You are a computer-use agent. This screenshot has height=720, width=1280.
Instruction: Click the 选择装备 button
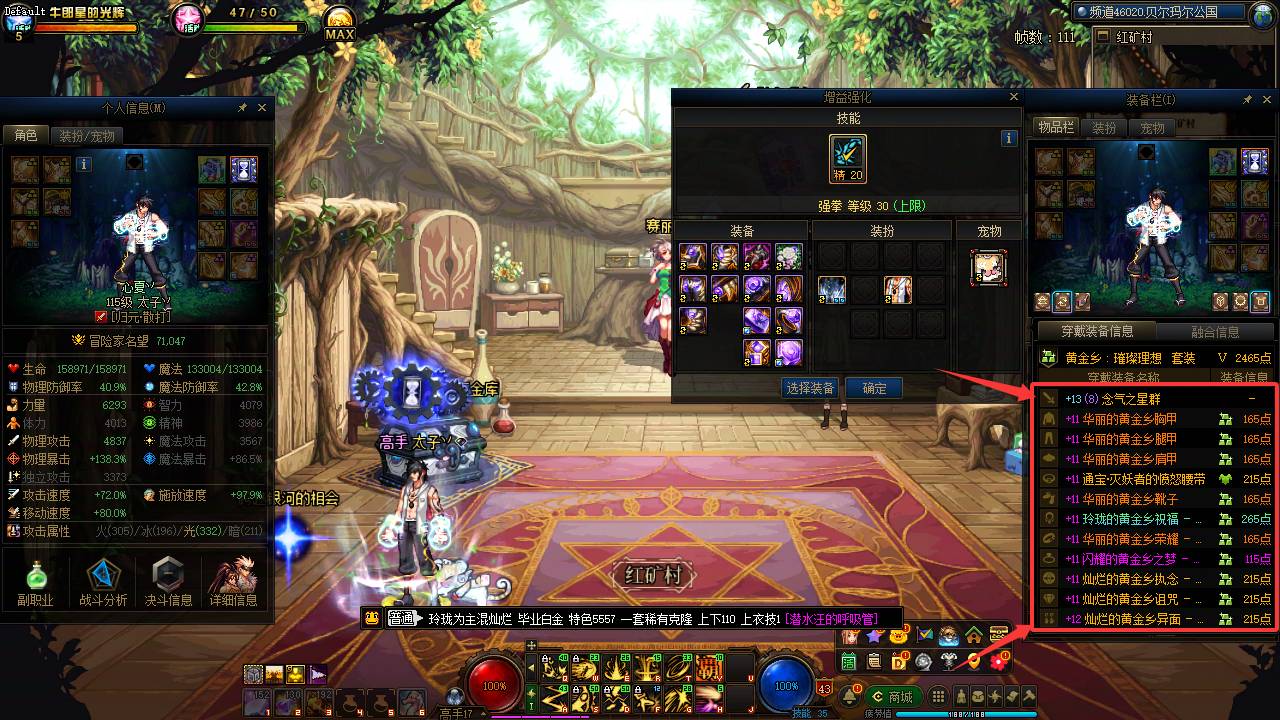coord(810,388)
